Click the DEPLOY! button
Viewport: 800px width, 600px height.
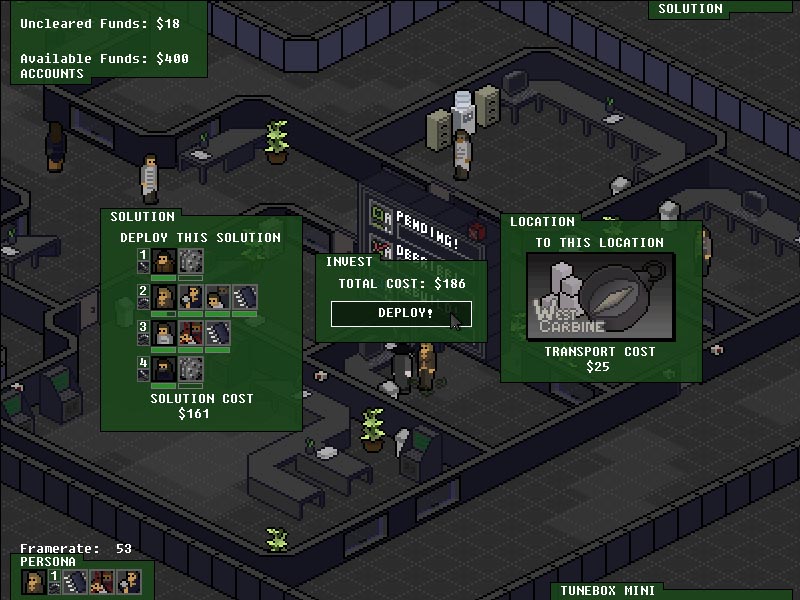pos(401,313)
